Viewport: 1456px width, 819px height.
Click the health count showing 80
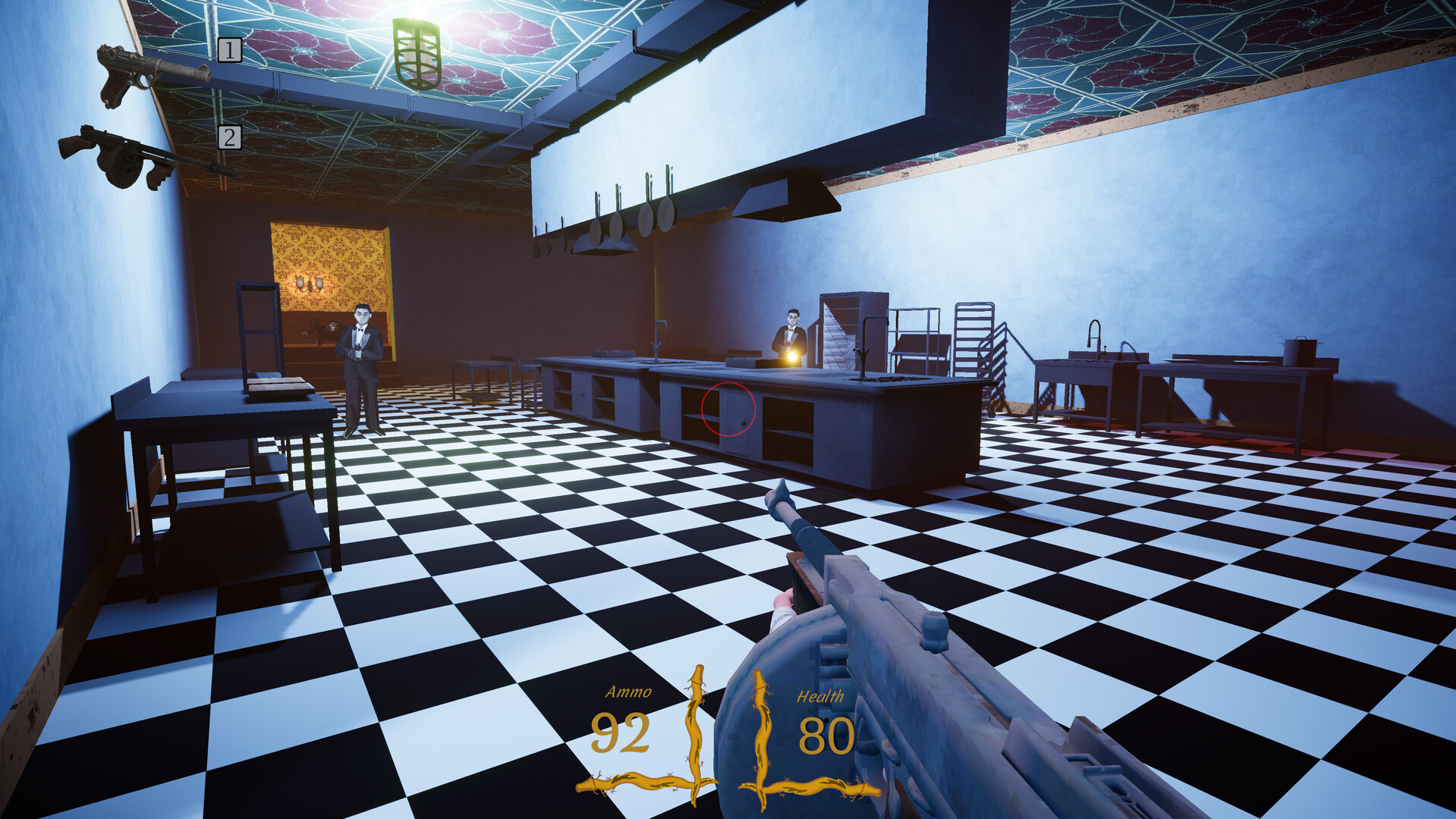(827, 736)
